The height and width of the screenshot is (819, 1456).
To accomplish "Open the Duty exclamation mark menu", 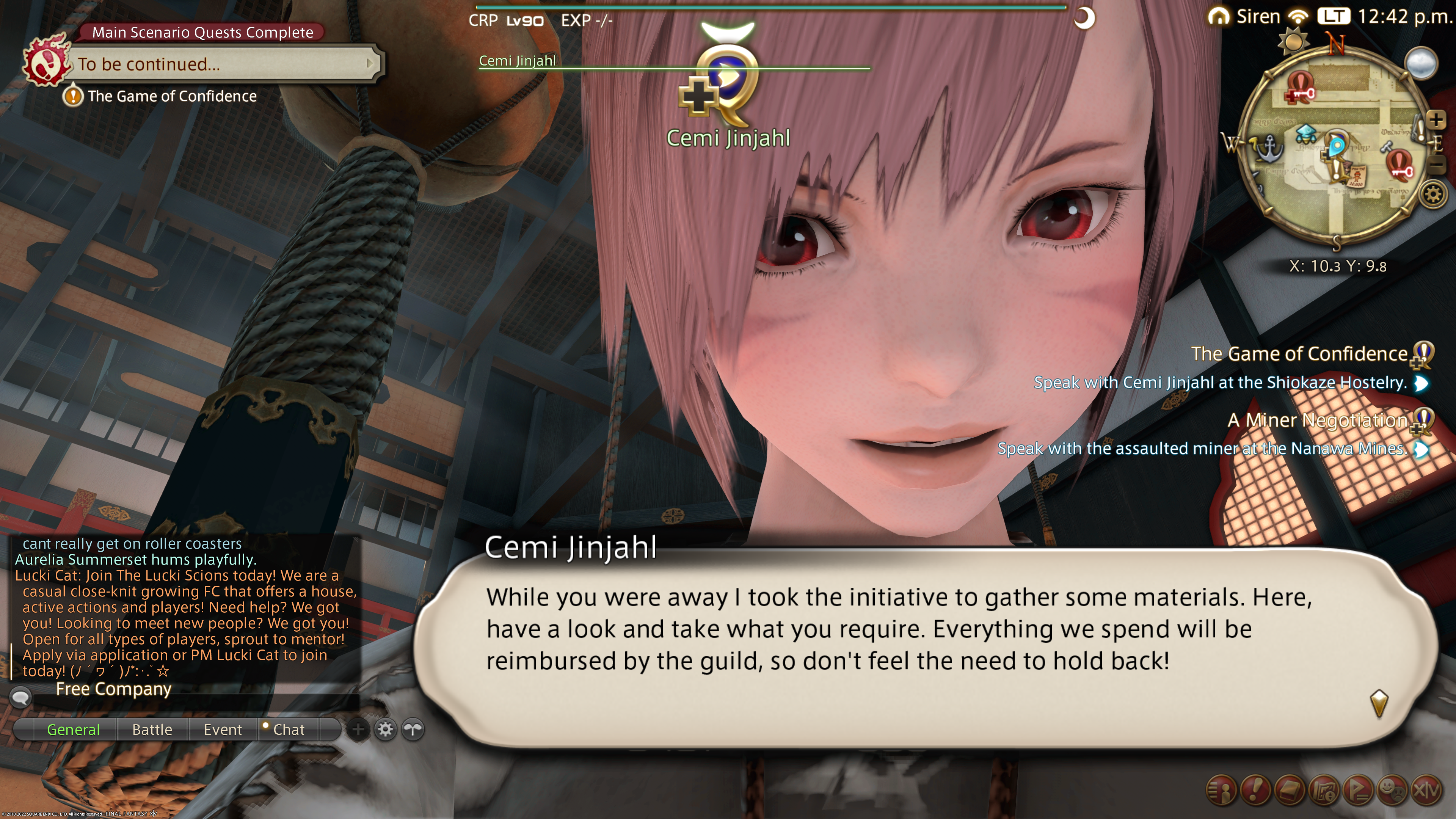I will click(1255, 789).
